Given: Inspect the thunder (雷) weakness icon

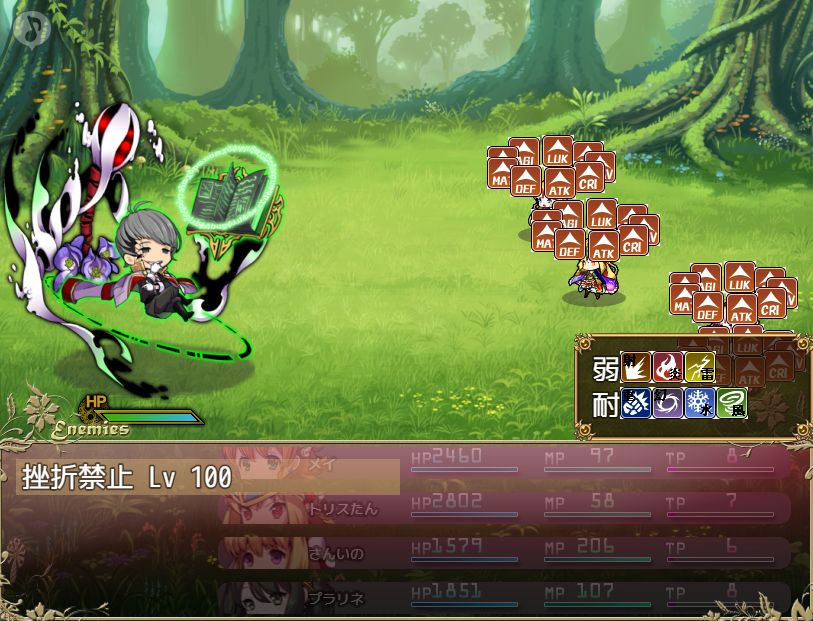Looking at the screenshot, I should [699, 368].
